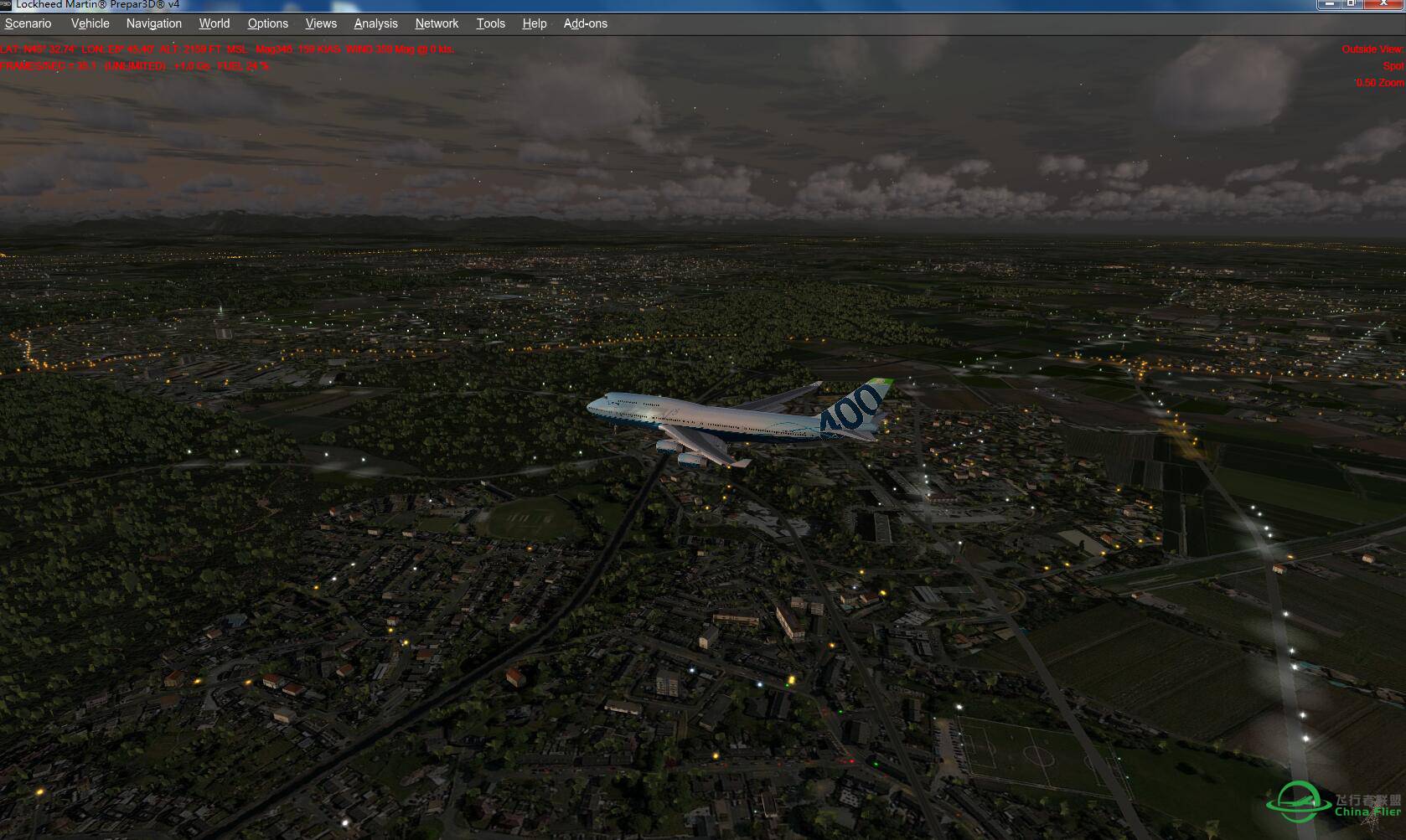Close the Prepar3D window
The width and height of the screenshot is (1406, 840).
tap(1384, 4)
